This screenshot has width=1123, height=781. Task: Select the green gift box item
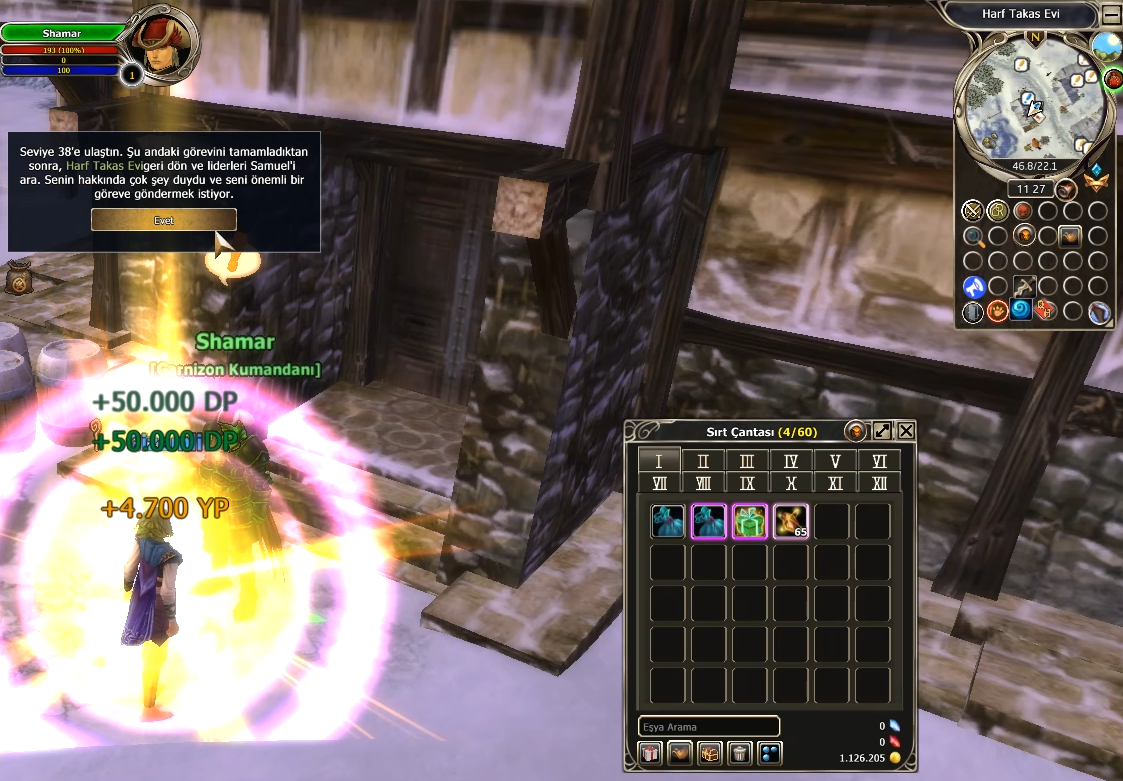(749, 521)
